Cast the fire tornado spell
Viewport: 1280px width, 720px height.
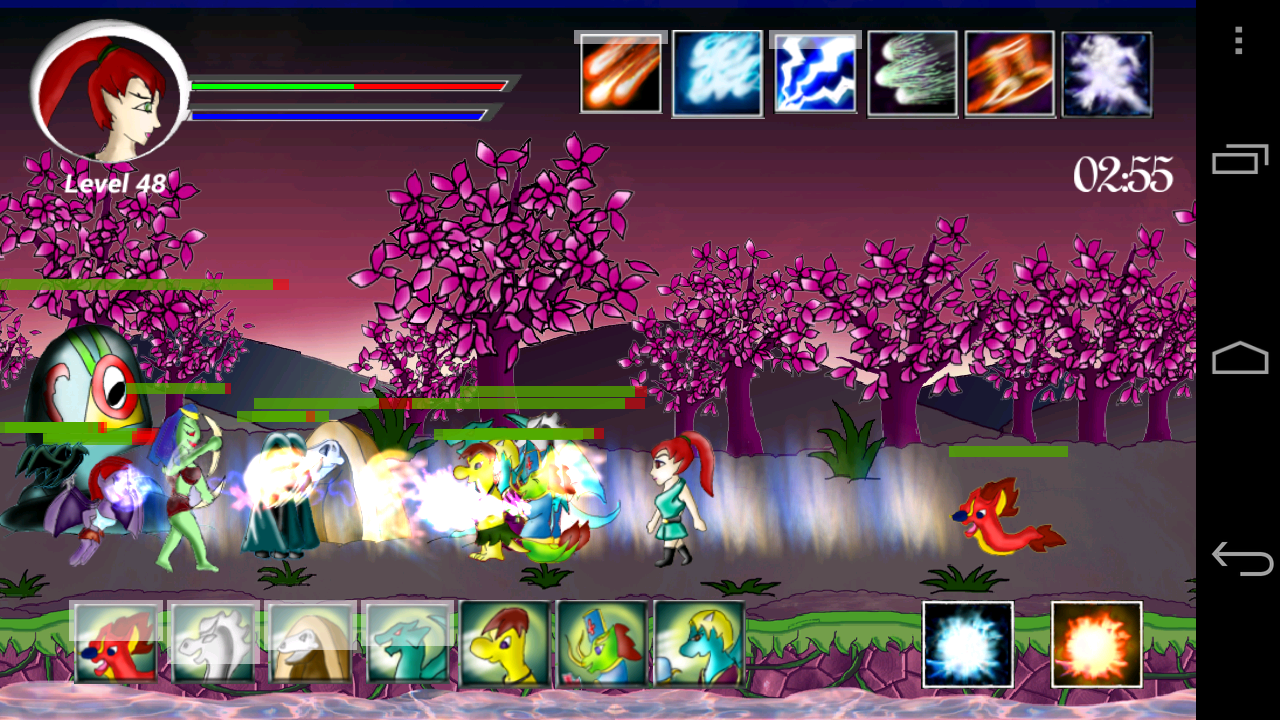(1008, 72)
